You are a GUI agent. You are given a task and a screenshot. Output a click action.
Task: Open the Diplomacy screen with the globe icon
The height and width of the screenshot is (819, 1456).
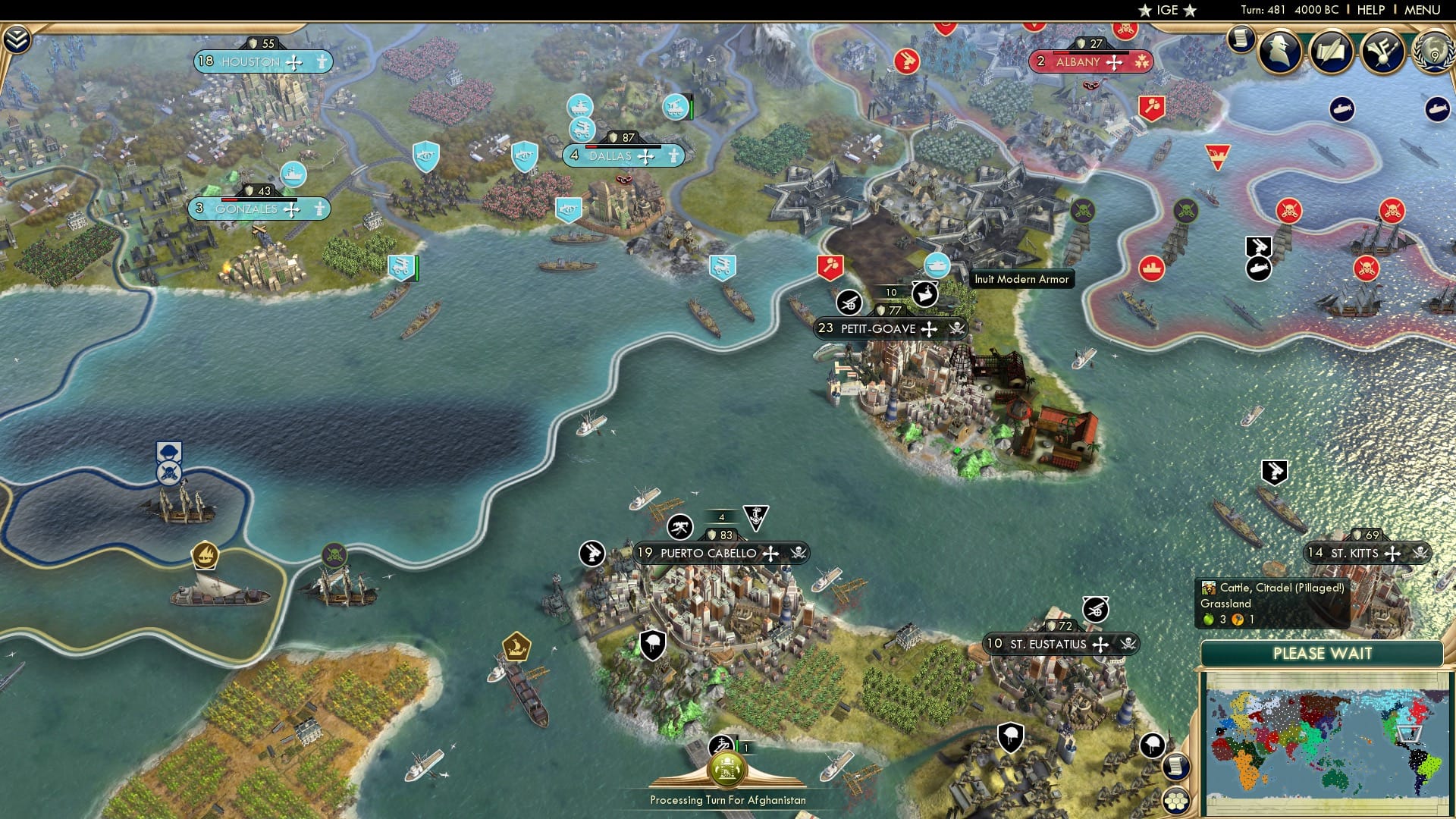pyautogui.click(x=1432, y=53)
